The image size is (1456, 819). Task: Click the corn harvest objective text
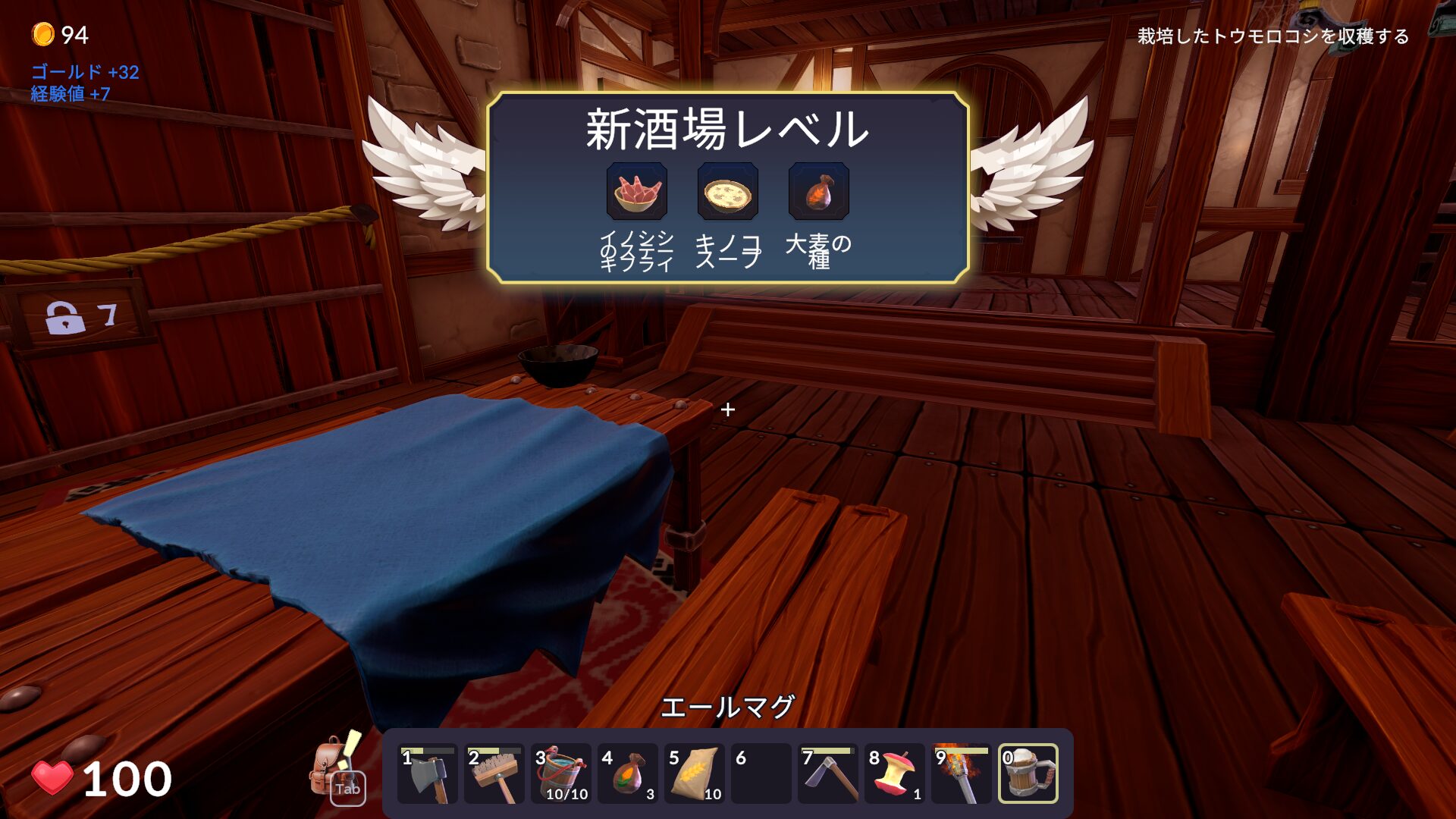[1272, 36]
